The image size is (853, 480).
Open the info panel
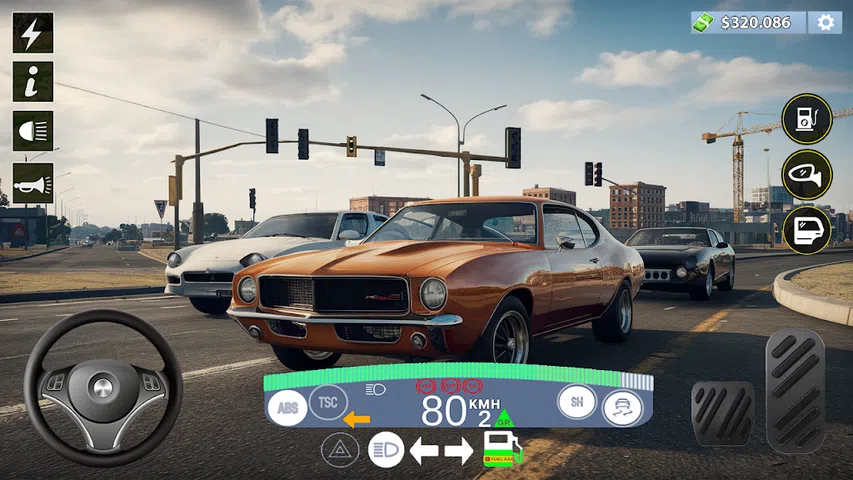pos(33,82)
